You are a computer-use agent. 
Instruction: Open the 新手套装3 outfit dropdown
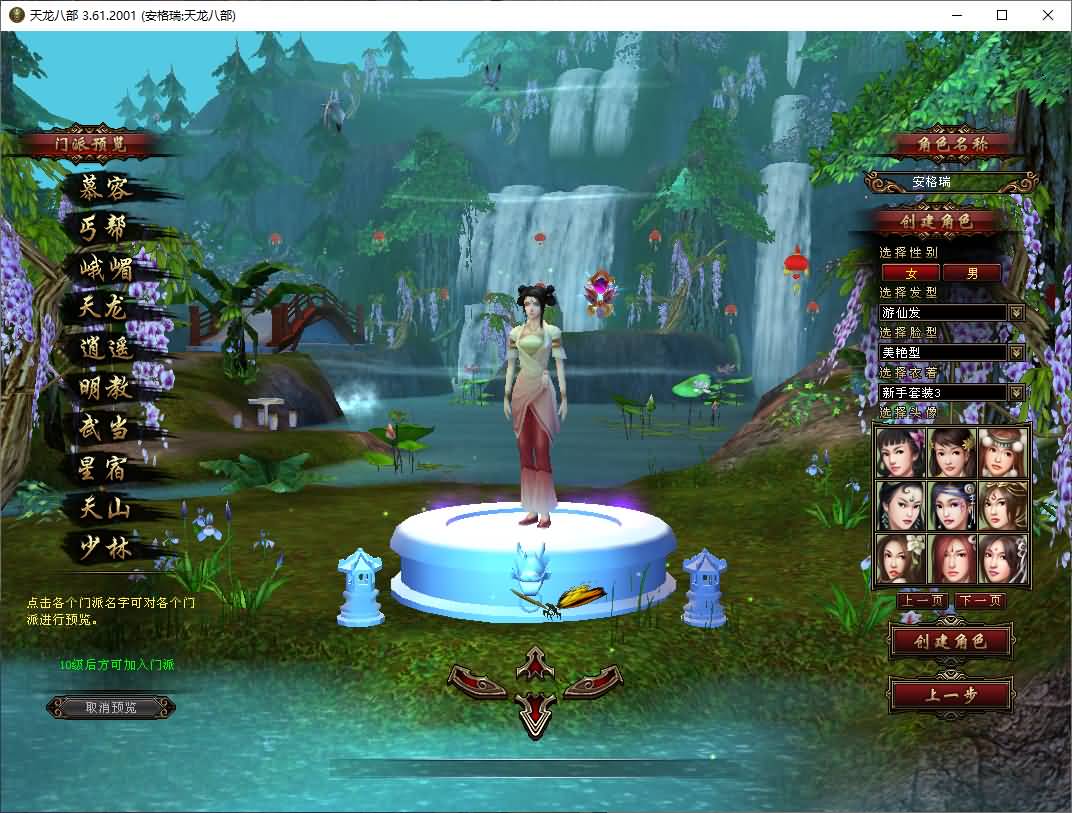(1017, 393)
